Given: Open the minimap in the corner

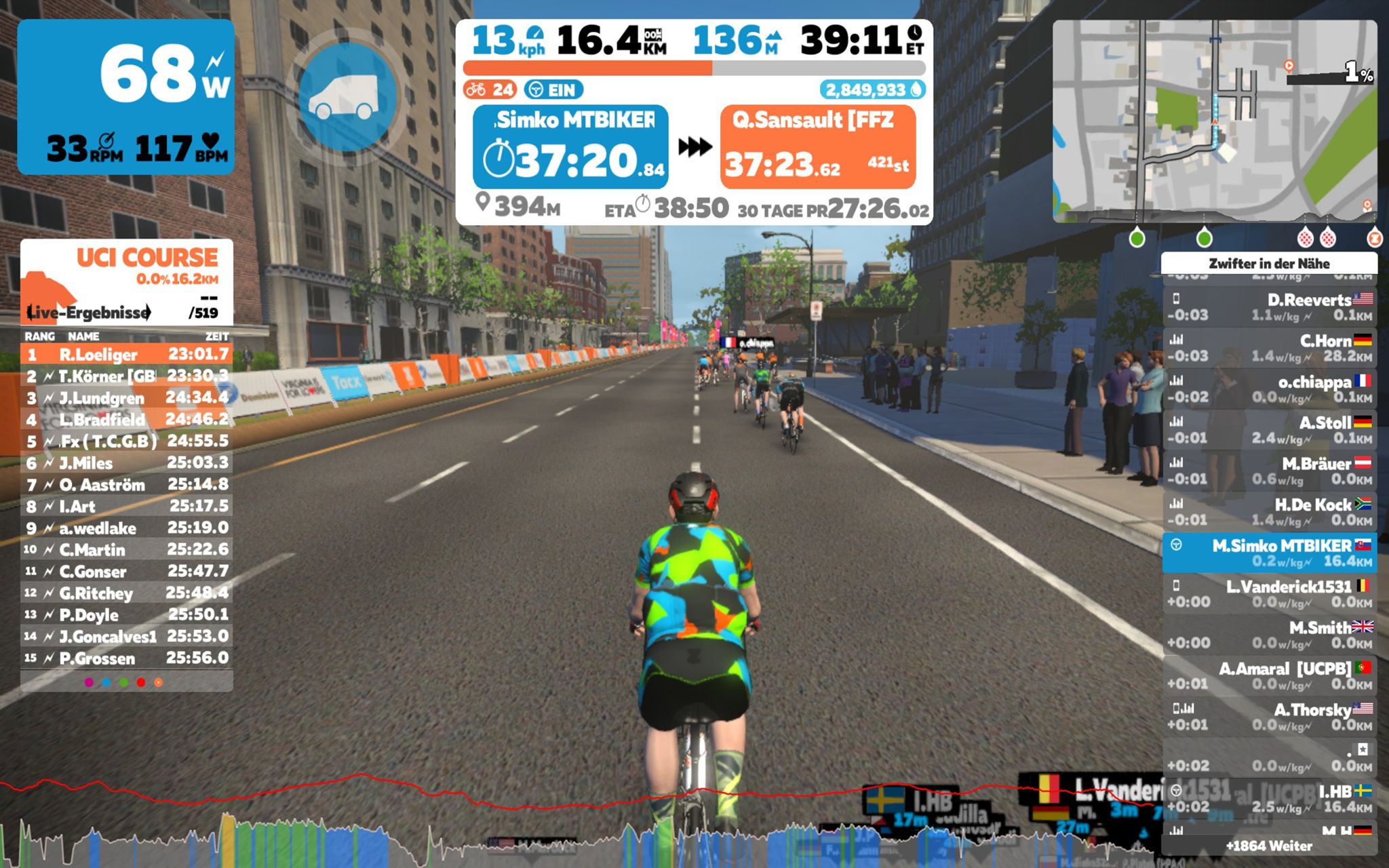Looking at the screenshot, I should [x=1214, y=121].
